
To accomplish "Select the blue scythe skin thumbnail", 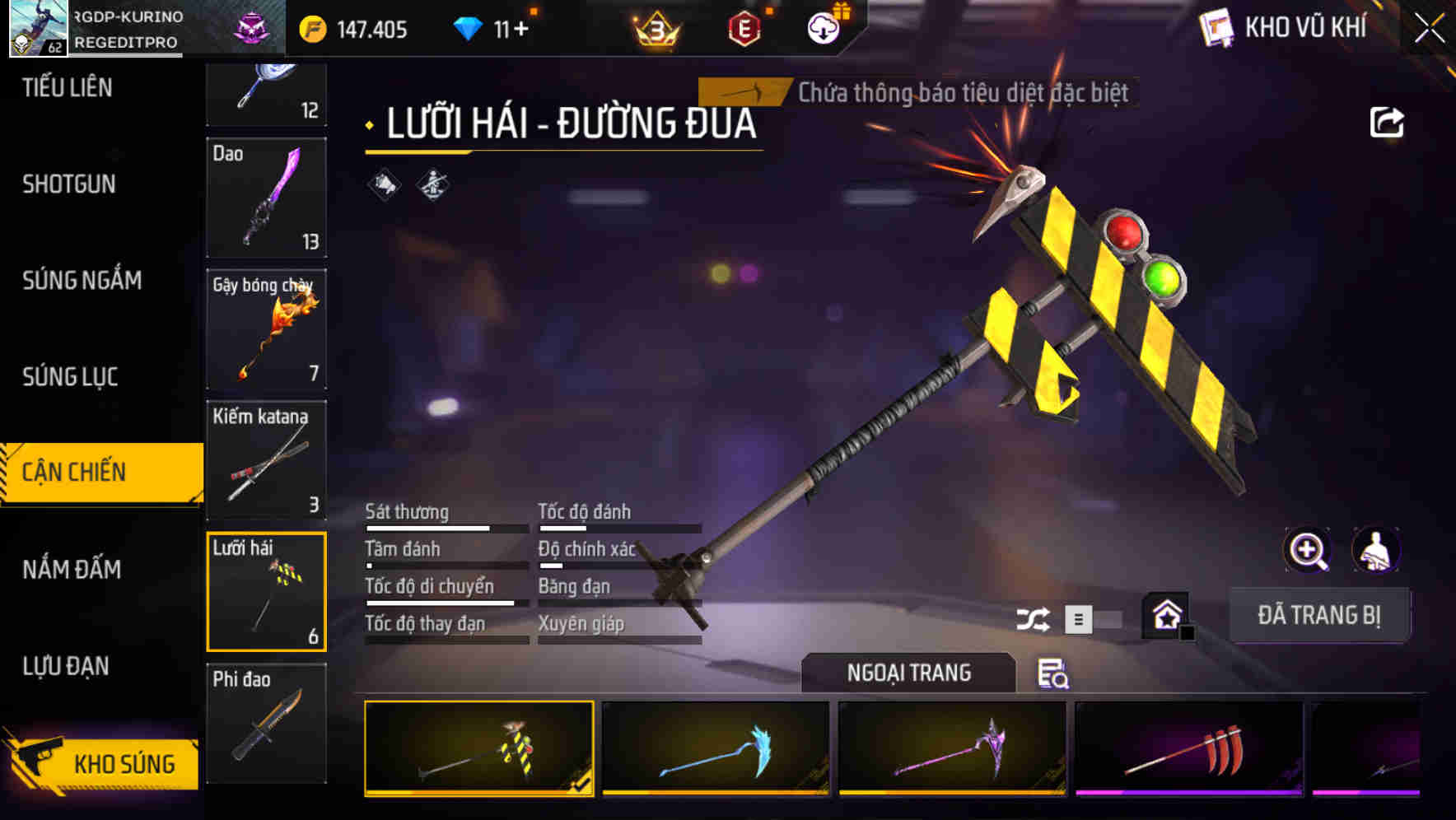I will coord(713,748).
